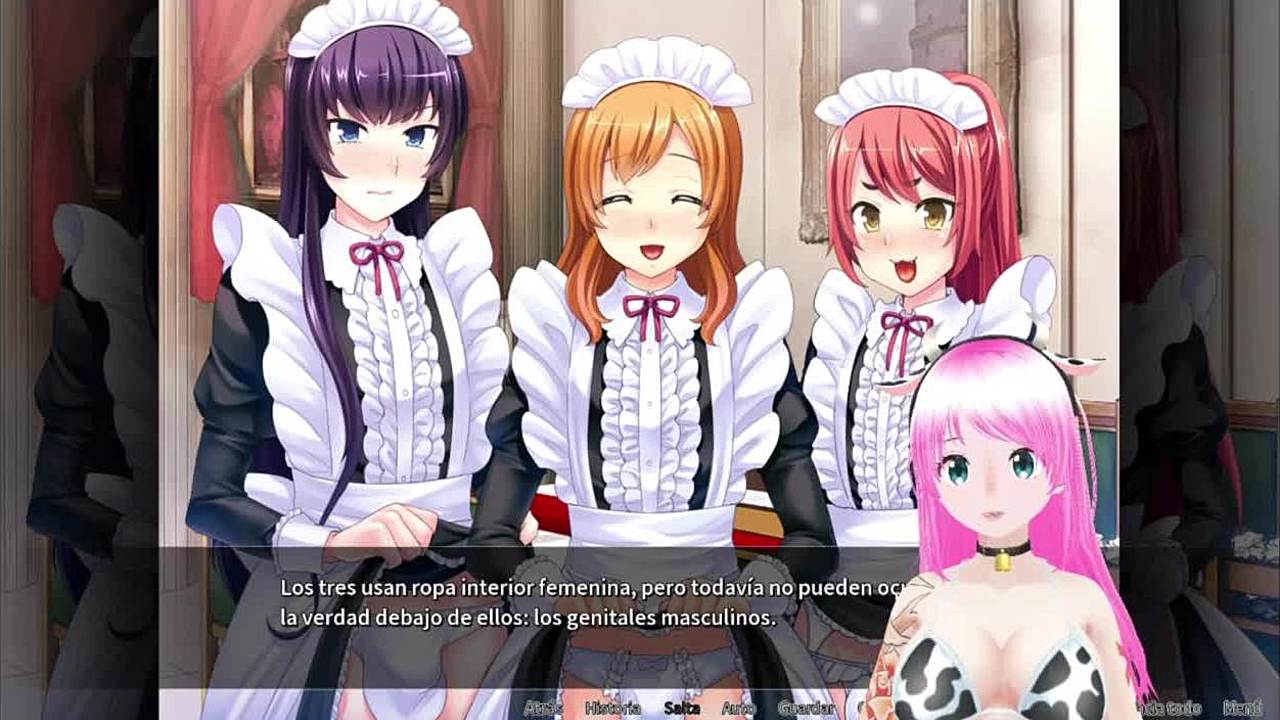Open the Historia dialogue log

[612, 708]
